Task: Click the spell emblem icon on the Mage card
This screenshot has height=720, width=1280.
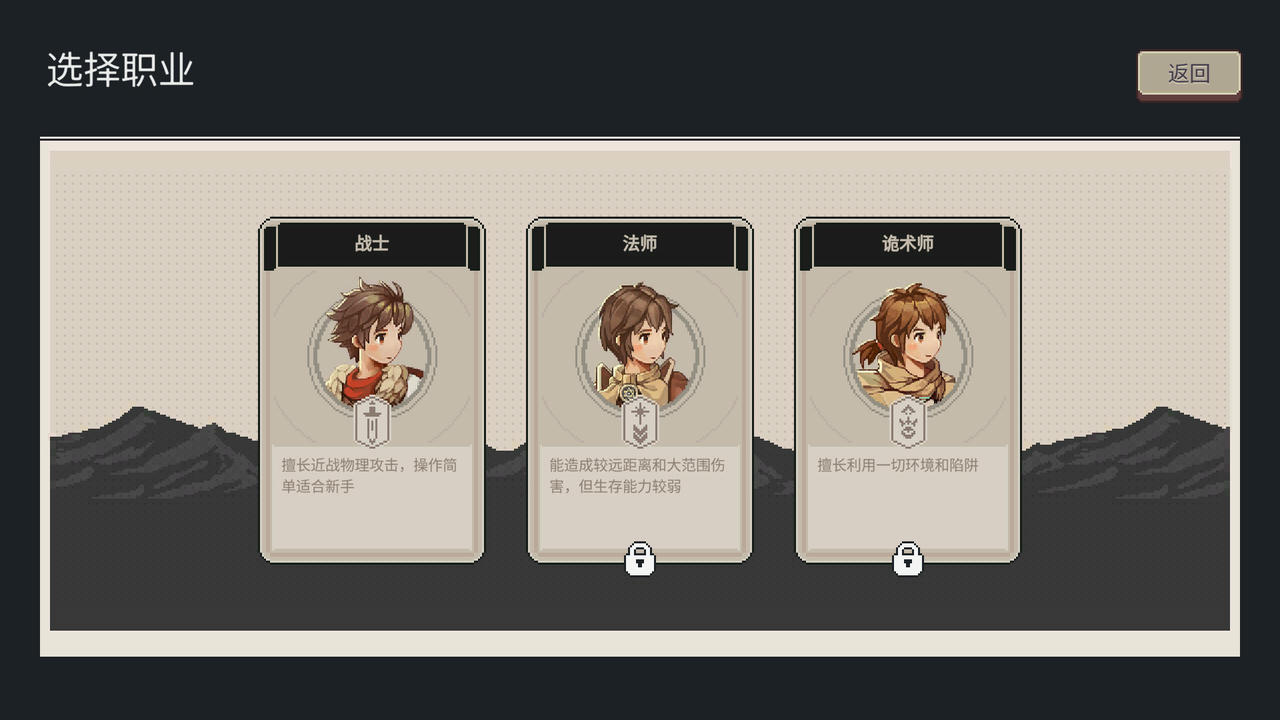Action: (x=641, y=422)
